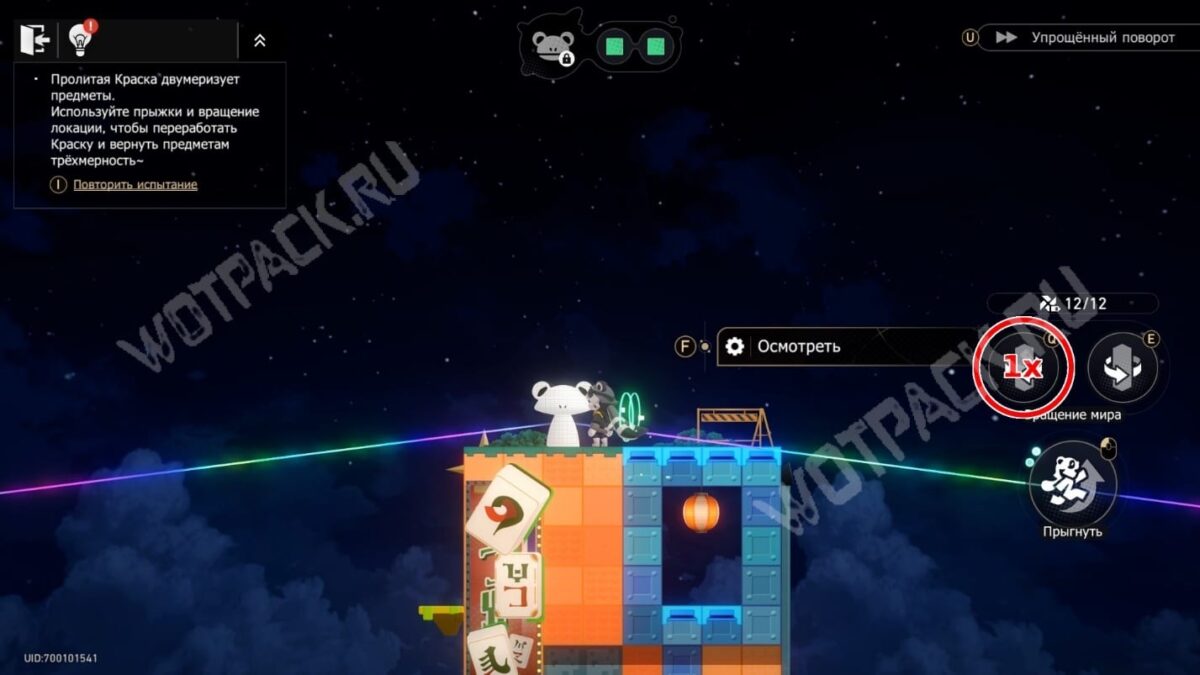Collapse the hint panel with double arrow

259,41
